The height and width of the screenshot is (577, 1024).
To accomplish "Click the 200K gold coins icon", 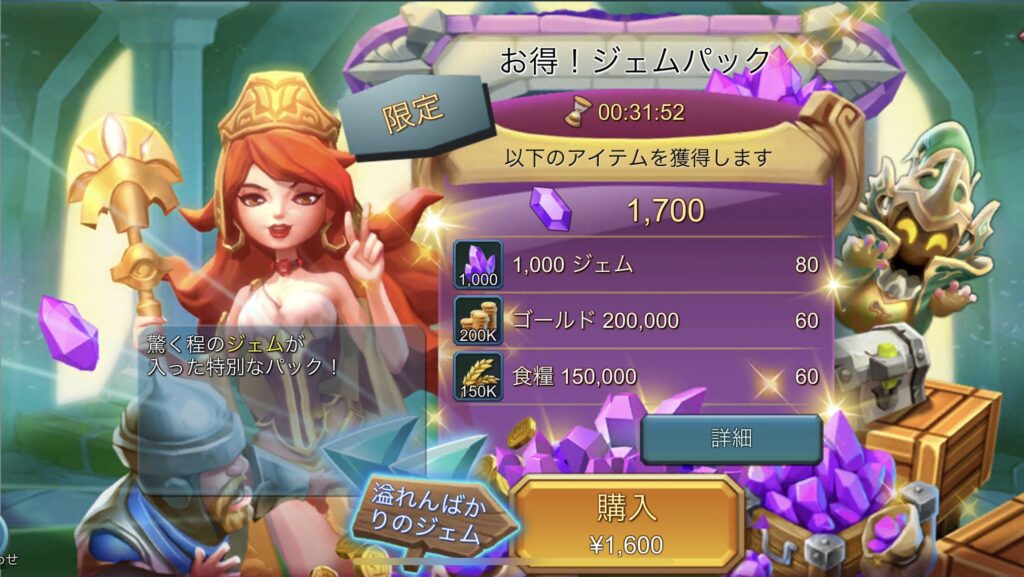I will (x=478, y=321).
